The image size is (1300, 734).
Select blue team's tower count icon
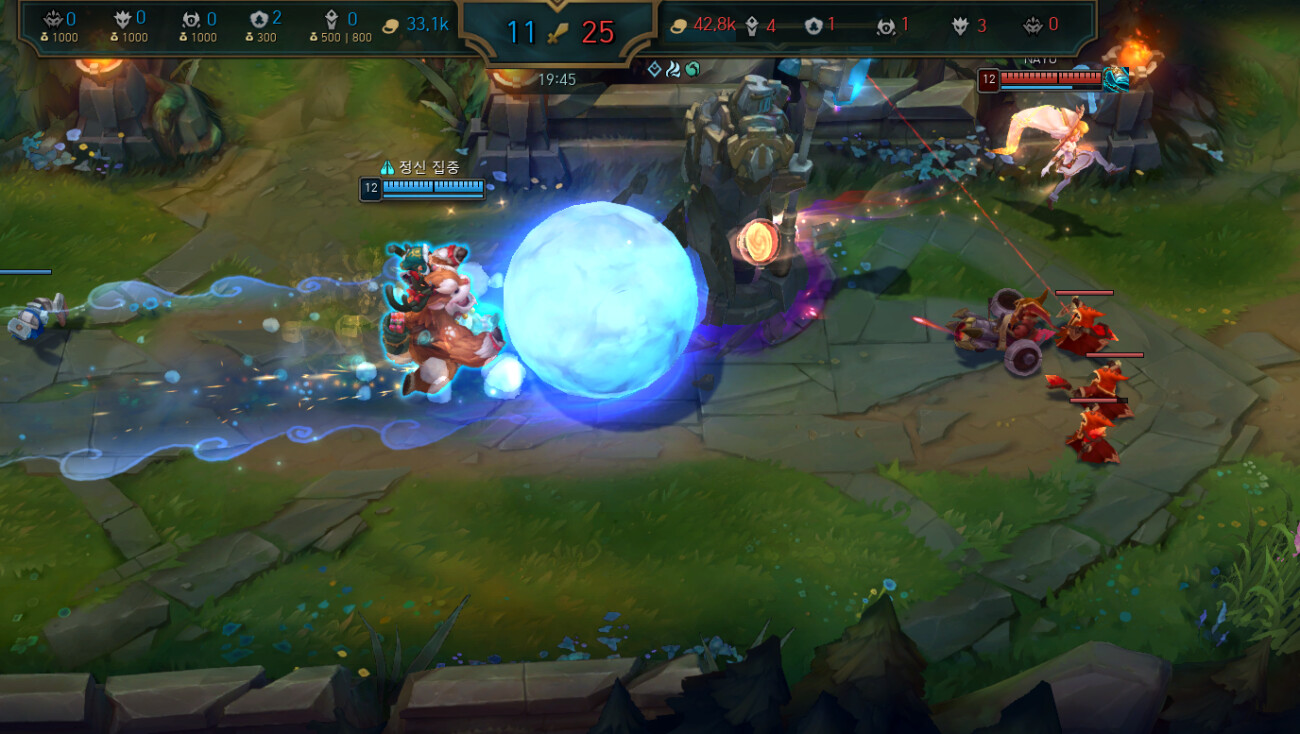pyautogui.click(x=332, y=20)
